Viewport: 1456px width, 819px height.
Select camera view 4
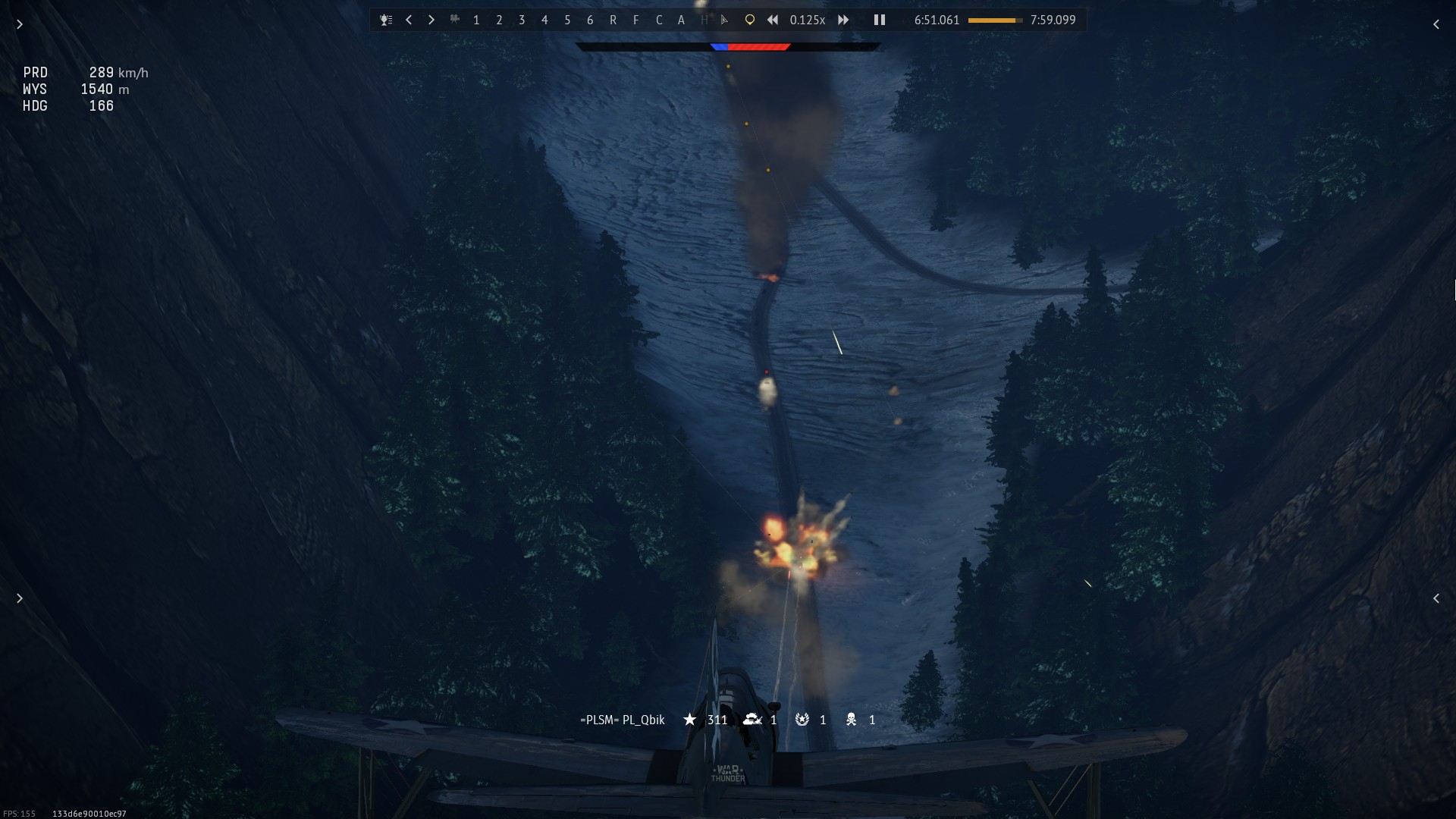pyautogui.click(x=544, y=20)
